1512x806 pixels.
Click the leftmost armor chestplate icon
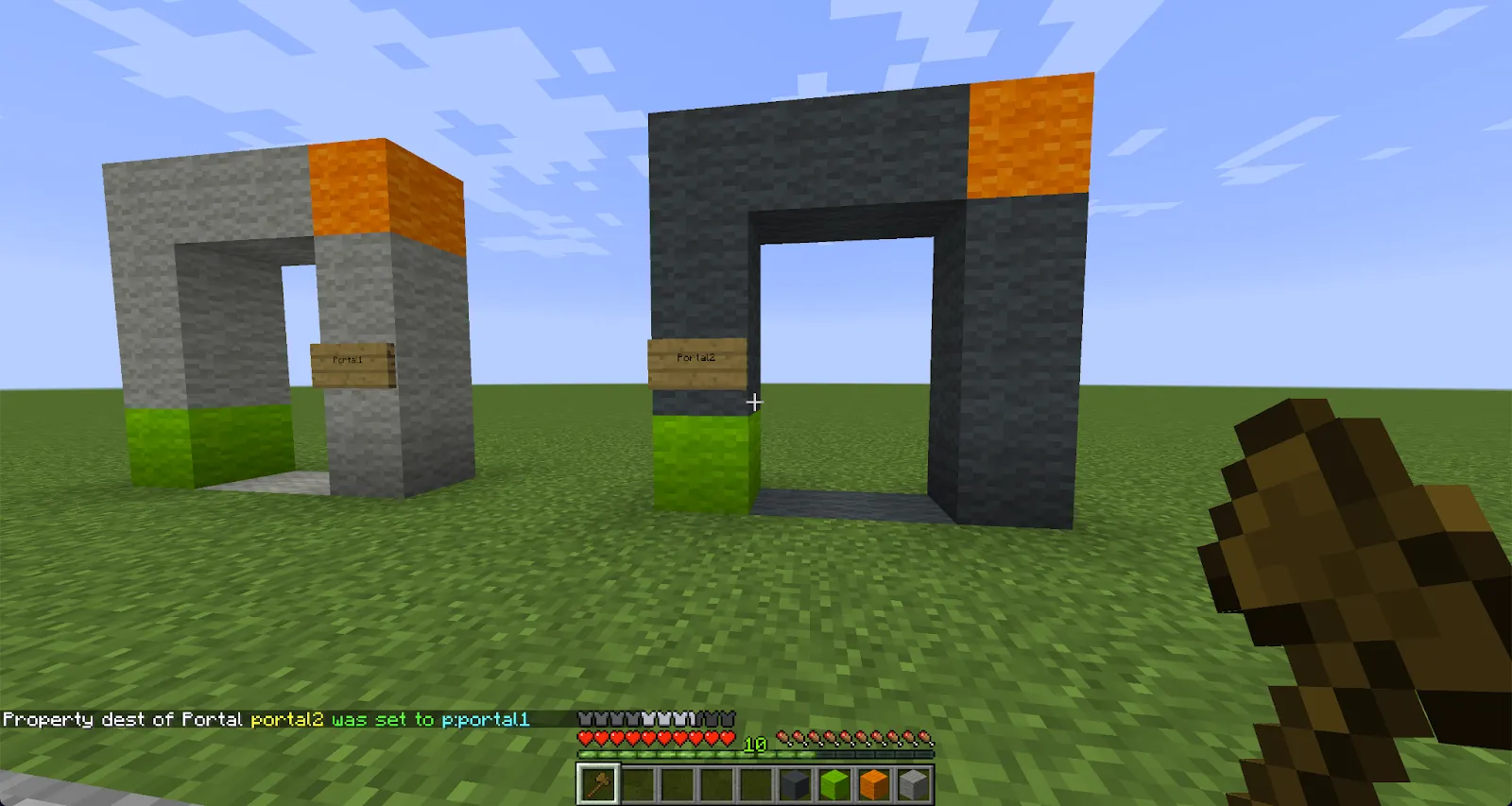coord(584,719)
